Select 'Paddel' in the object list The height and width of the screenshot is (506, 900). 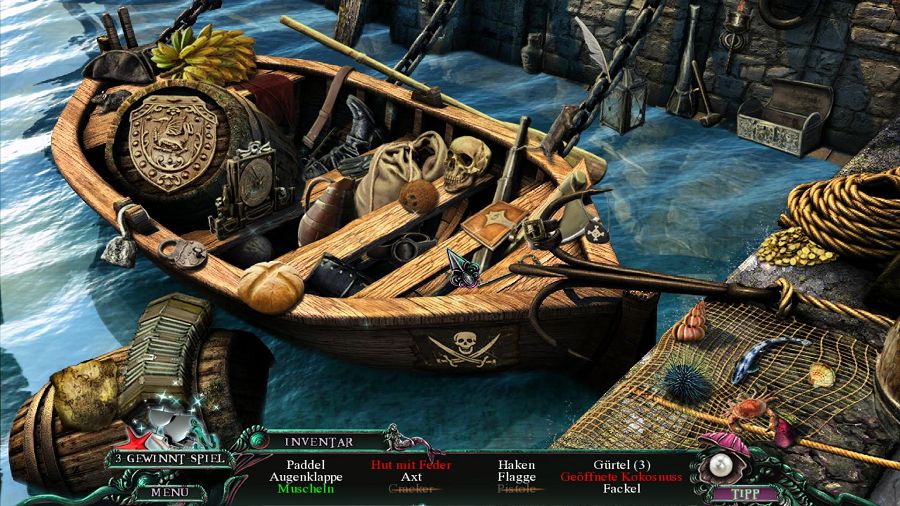coord(305,465)
